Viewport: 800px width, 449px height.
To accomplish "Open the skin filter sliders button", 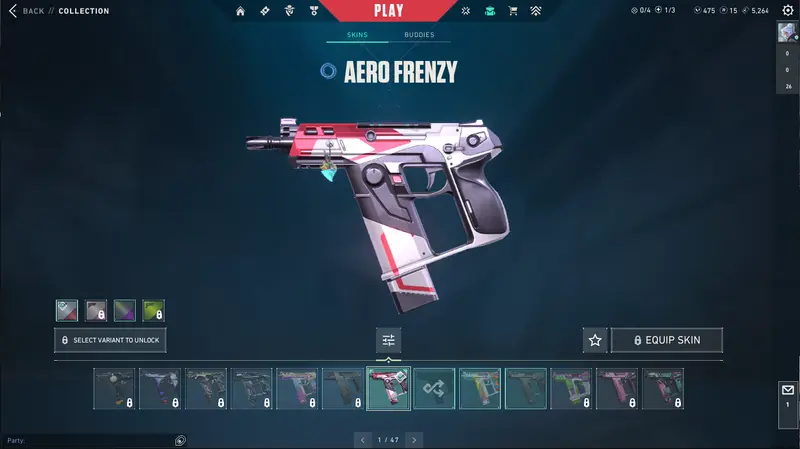I will click(389, 340).
